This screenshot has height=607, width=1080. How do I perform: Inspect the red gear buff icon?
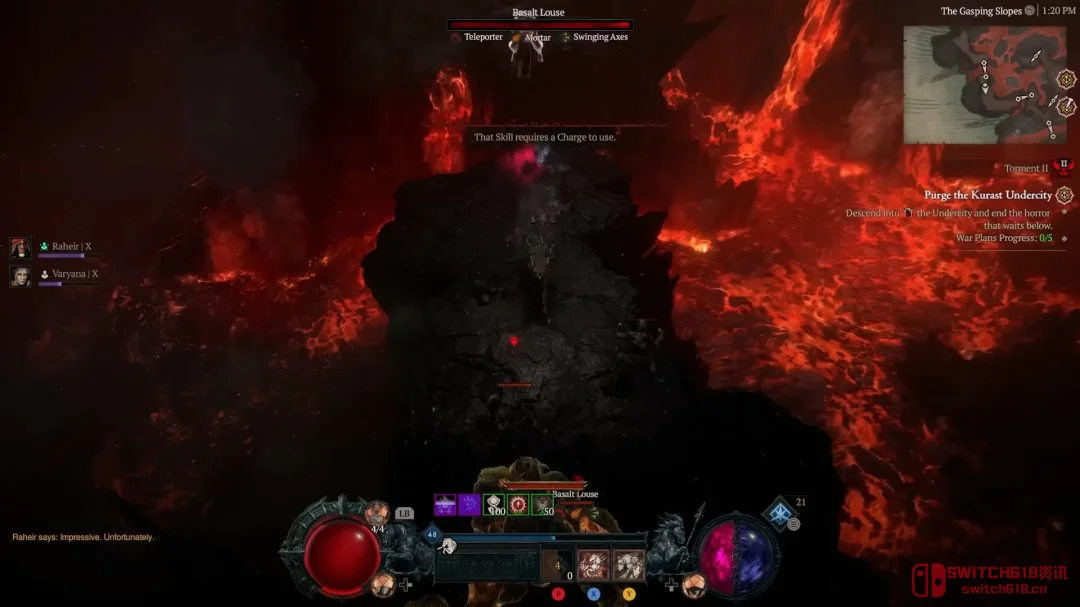point(518,505)
